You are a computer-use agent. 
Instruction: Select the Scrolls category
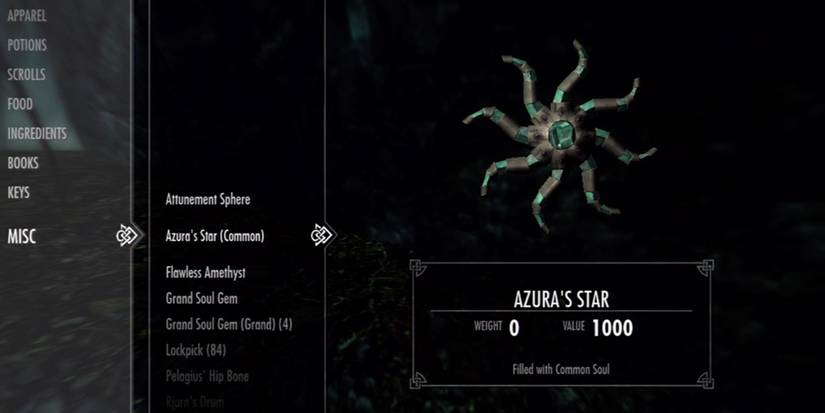(26, 75)
